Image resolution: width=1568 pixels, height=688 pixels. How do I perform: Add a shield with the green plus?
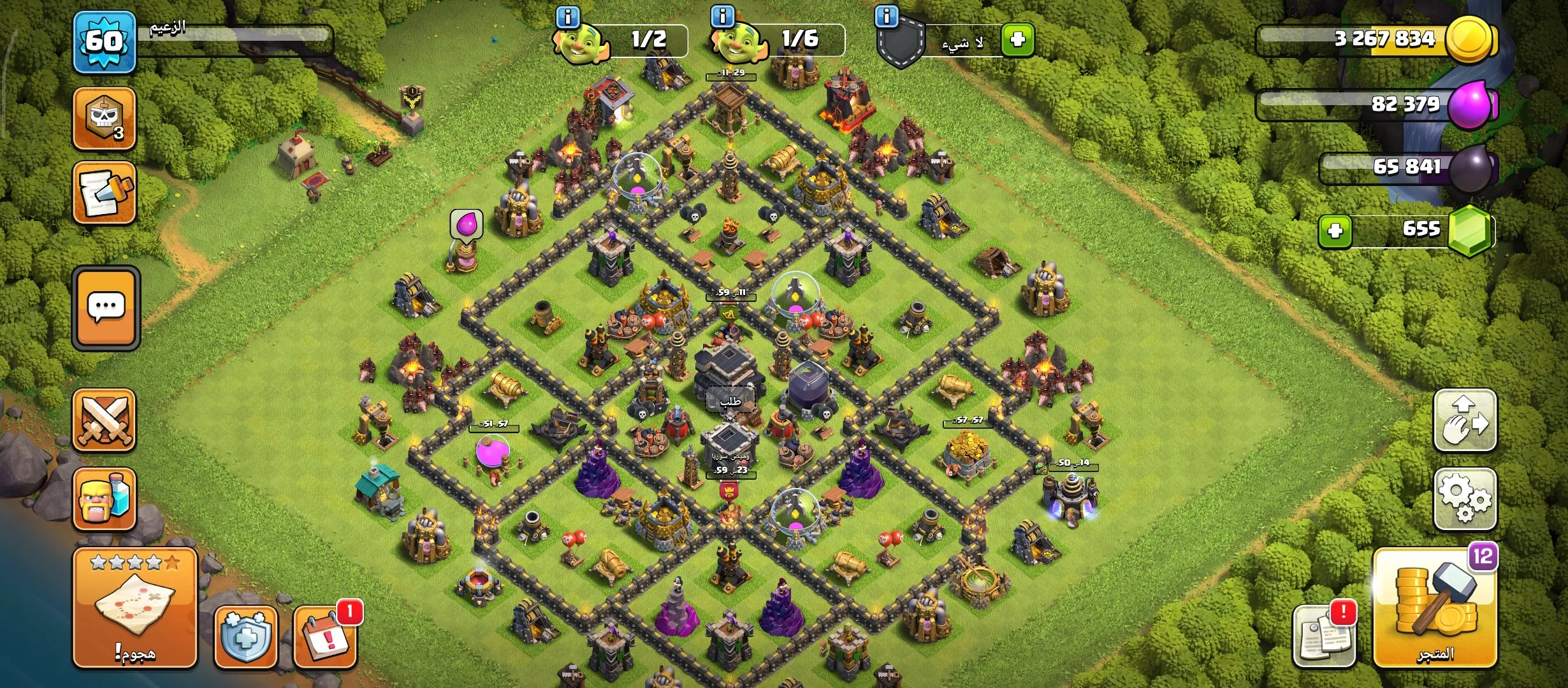[x=1017, y=40]
